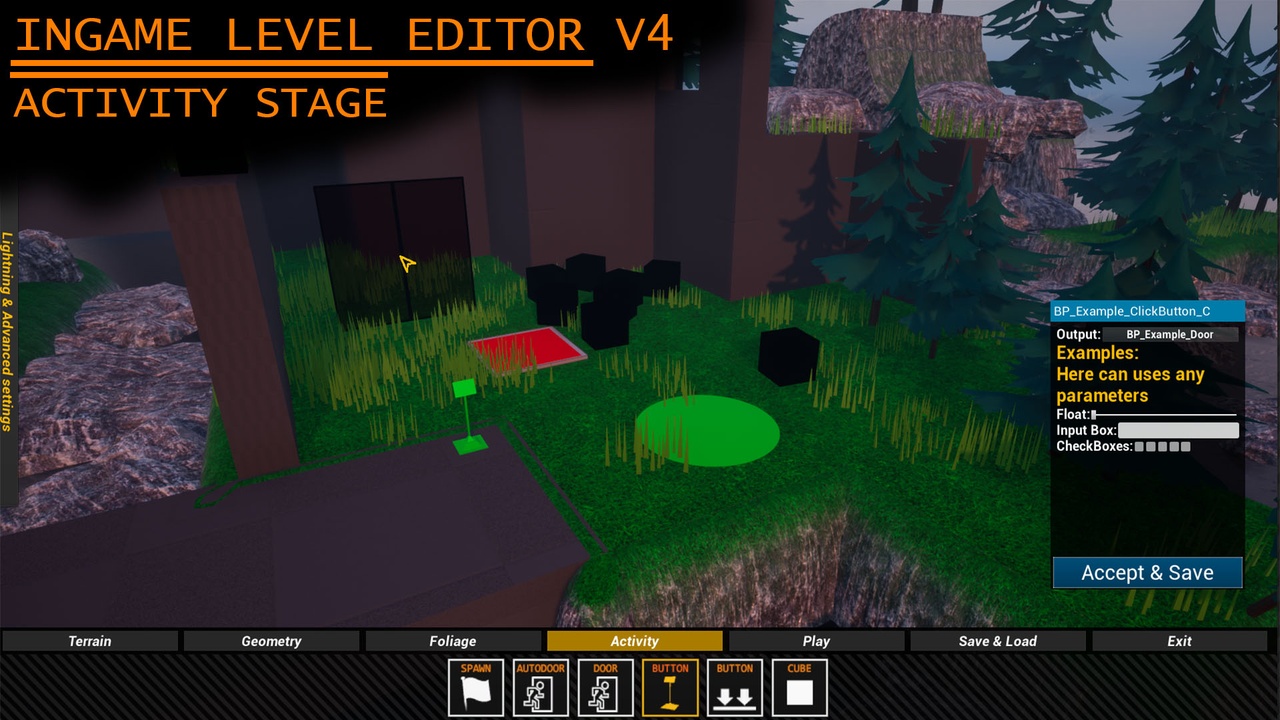The image size is (1280, 720).
Task: Switch to the Foliage tab
Action: click(452, 641)
